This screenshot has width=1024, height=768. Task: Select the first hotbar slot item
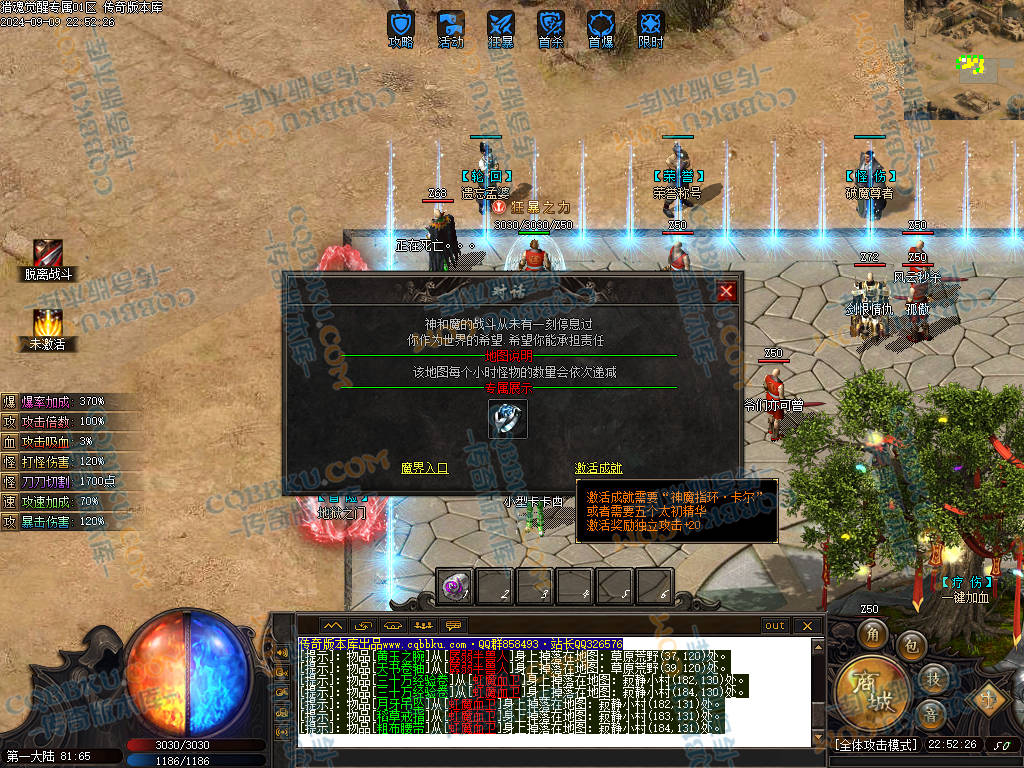tap(456, 587)
